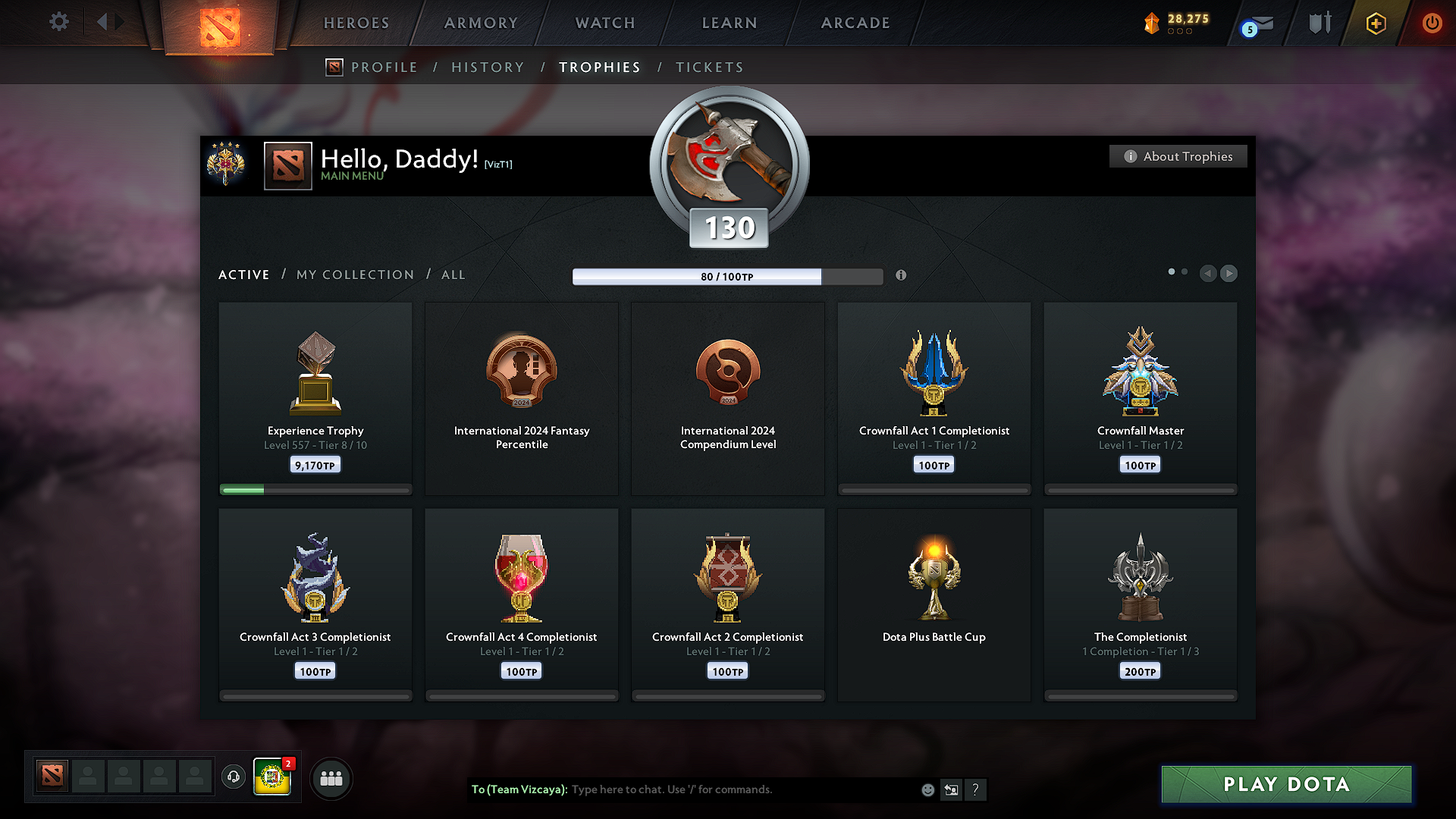Open the friends list people icon bottom-right
1456x819 pixels.
[331, 778]
